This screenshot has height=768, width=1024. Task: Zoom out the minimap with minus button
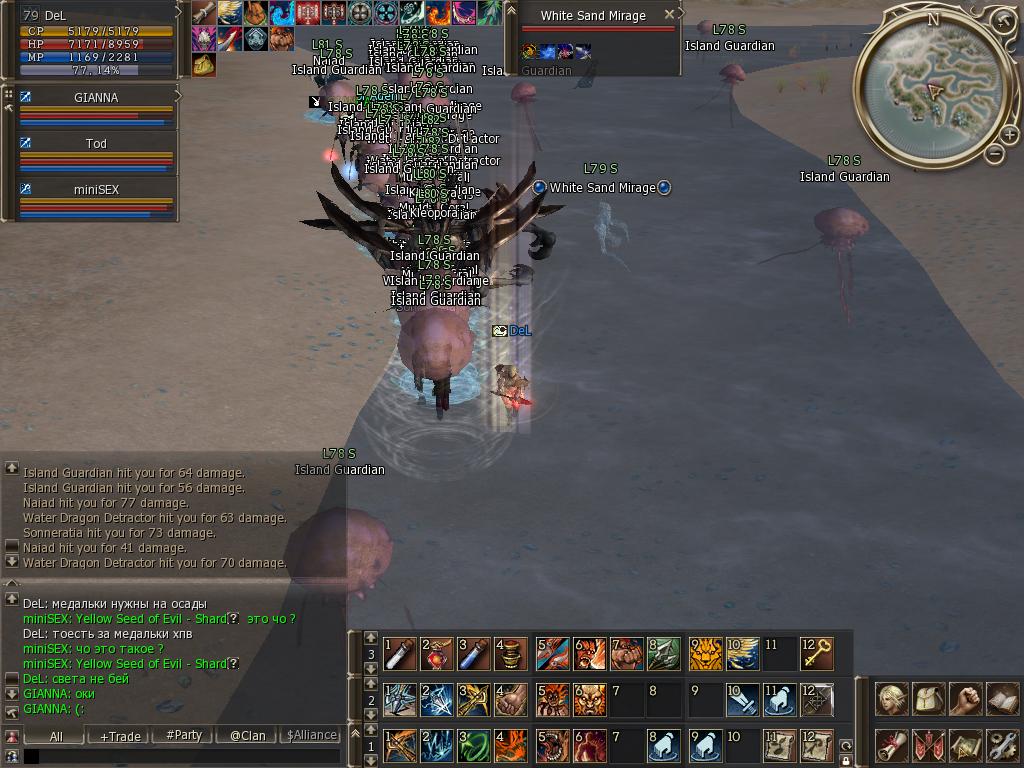point(994,153)
